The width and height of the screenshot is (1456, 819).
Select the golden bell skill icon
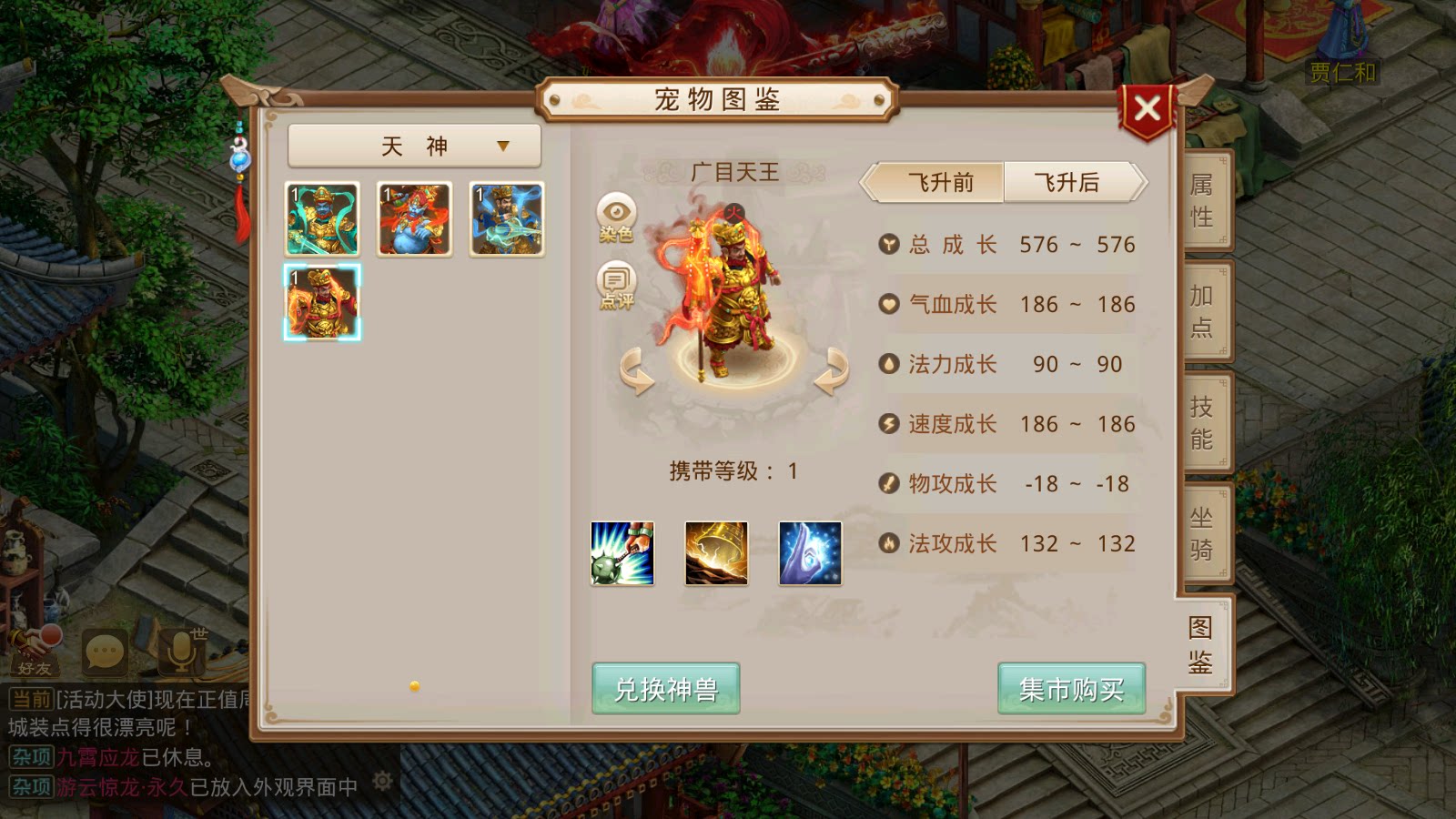[716, 554]
